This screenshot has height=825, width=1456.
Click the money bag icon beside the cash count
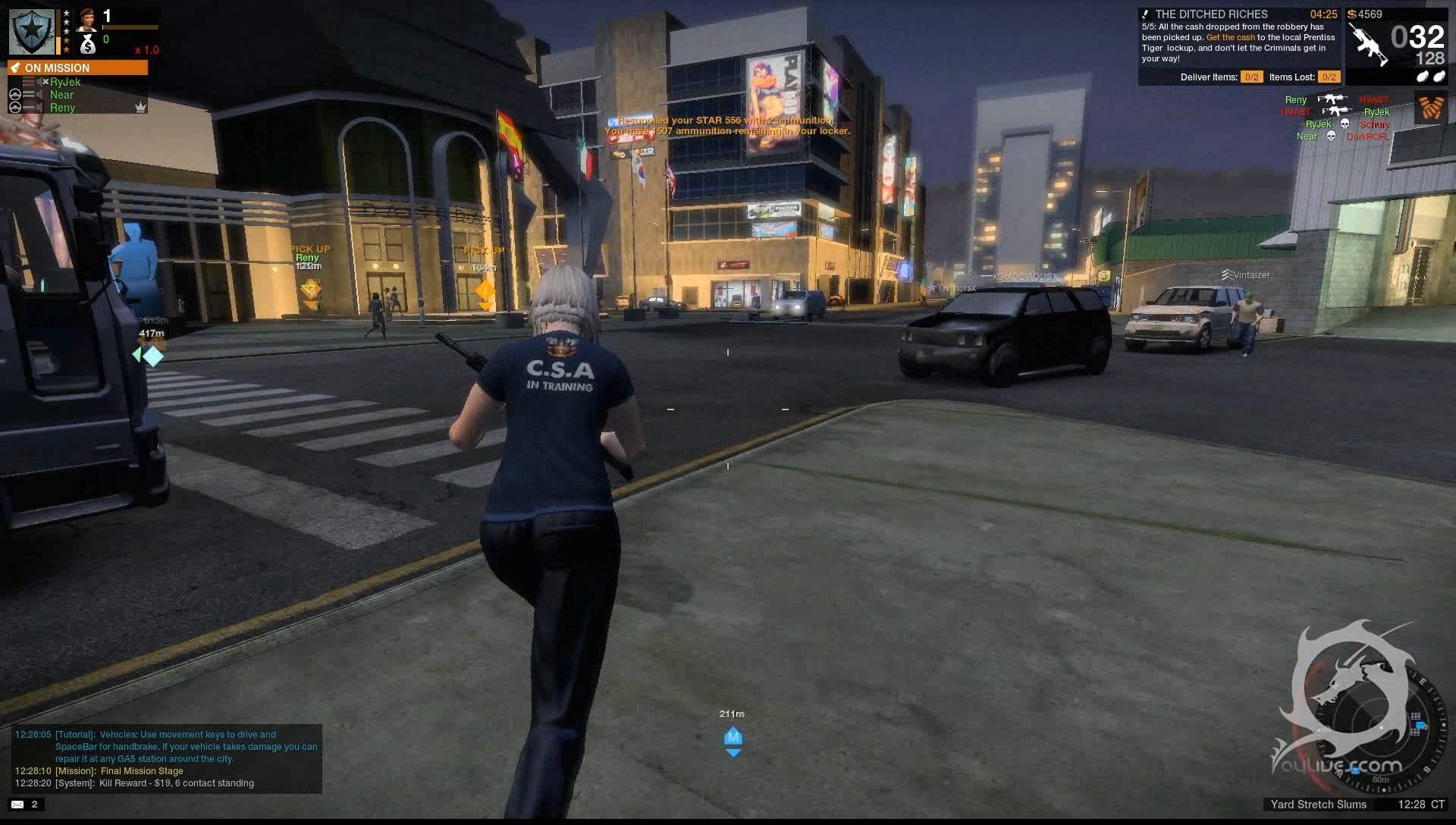(88, 45)
